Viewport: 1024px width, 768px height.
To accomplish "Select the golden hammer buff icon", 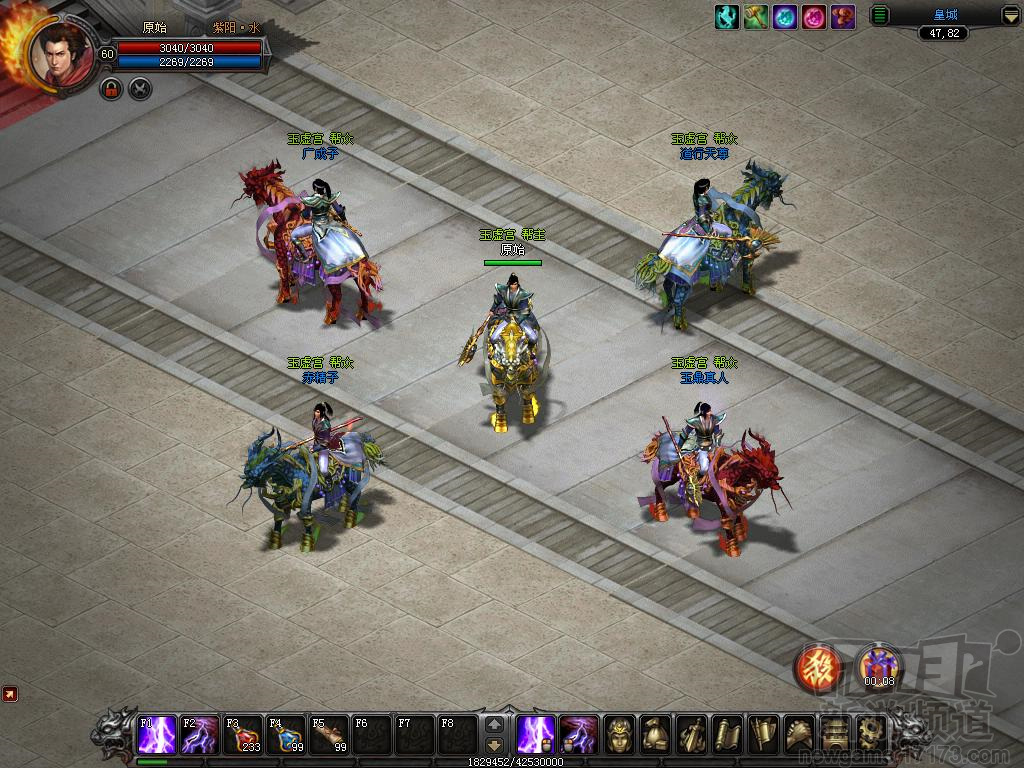I will pos(756,17).
